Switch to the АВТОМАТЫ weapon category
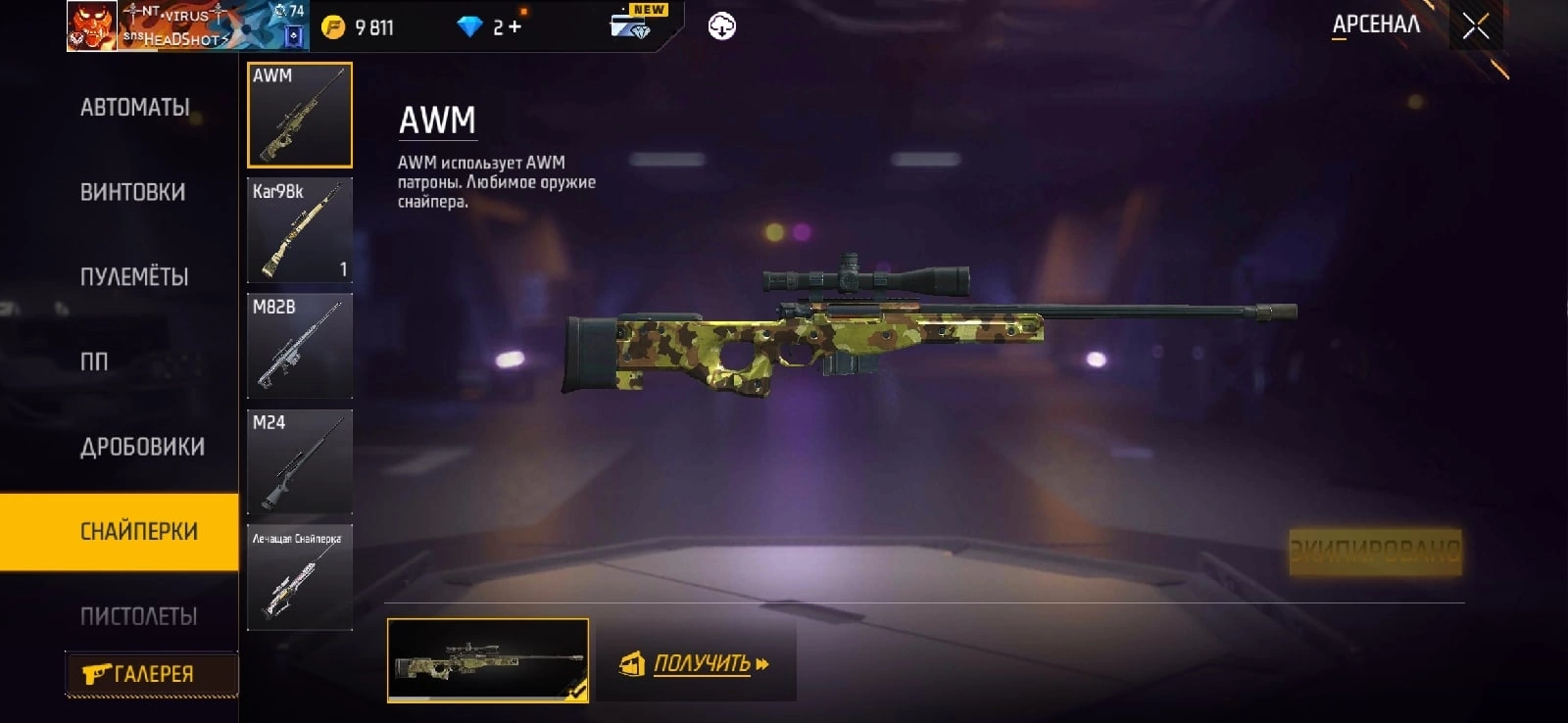Viewport: 1568px width, 723px height. (x=135, y=107)
